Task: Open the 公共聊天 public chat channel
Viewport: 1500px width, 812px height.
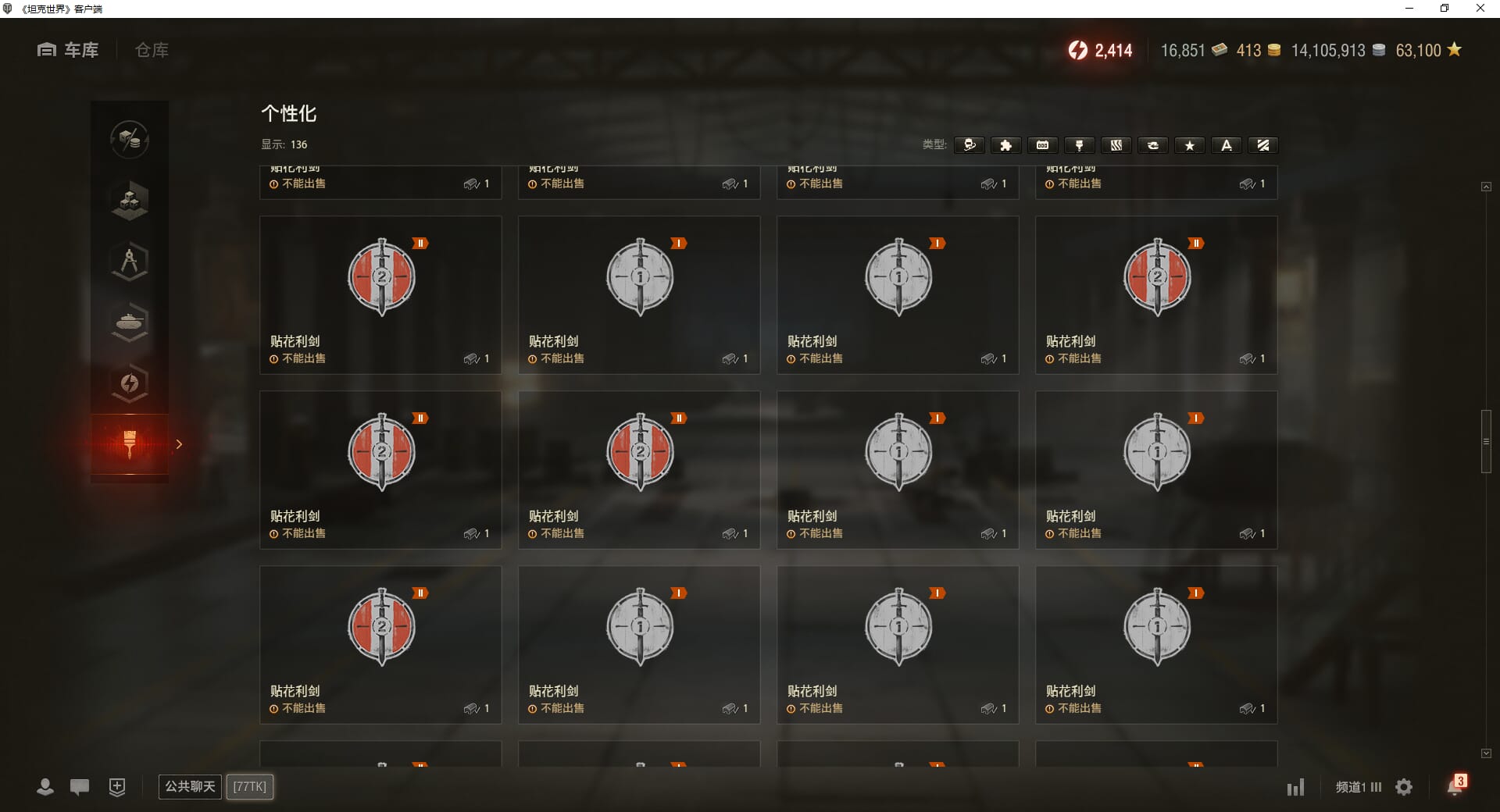Action: [x=190, y=786]
